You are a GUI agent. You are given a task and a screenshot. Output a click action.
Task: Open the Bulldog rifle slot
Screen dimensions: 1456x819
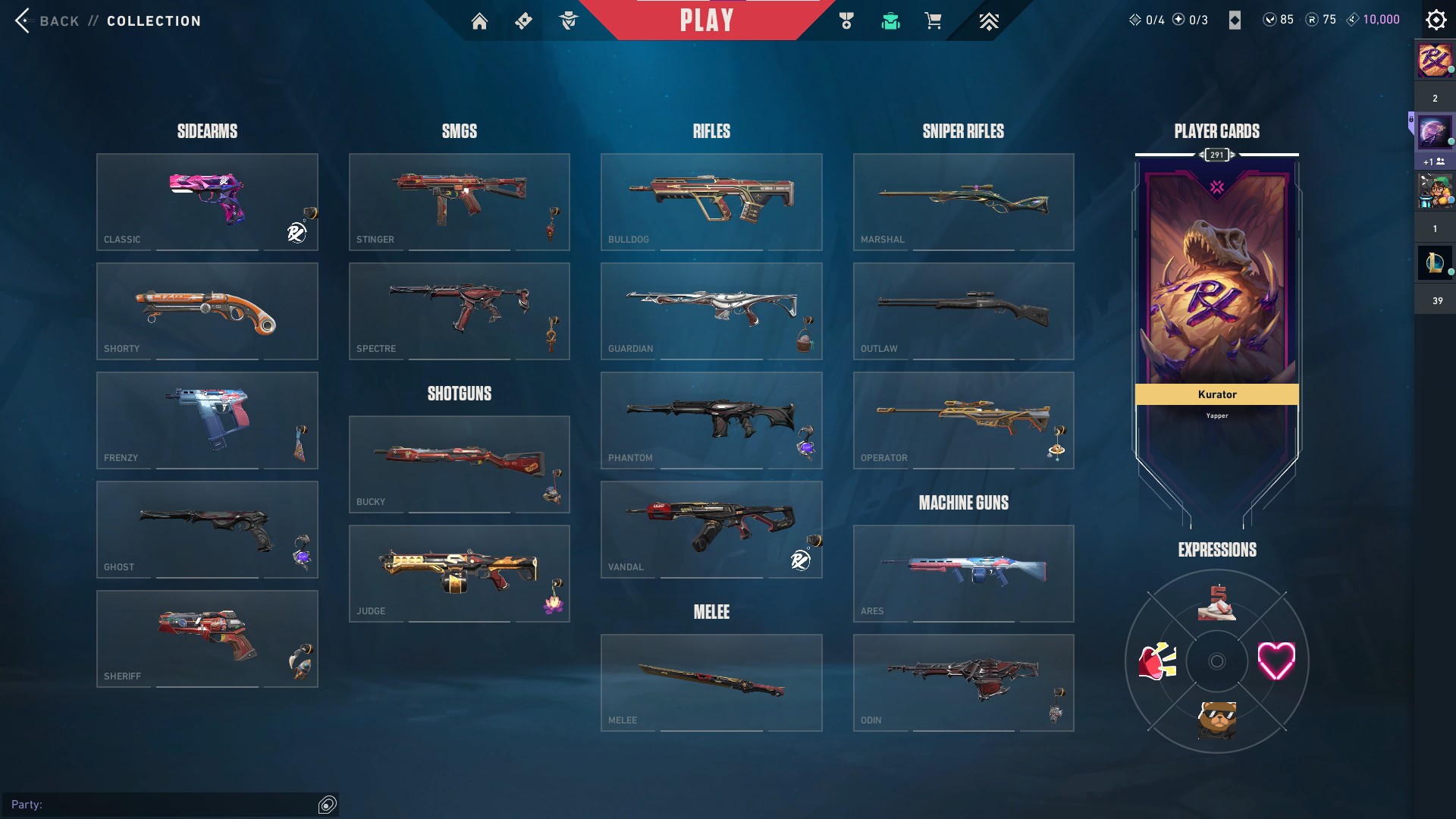click(711, 202)
